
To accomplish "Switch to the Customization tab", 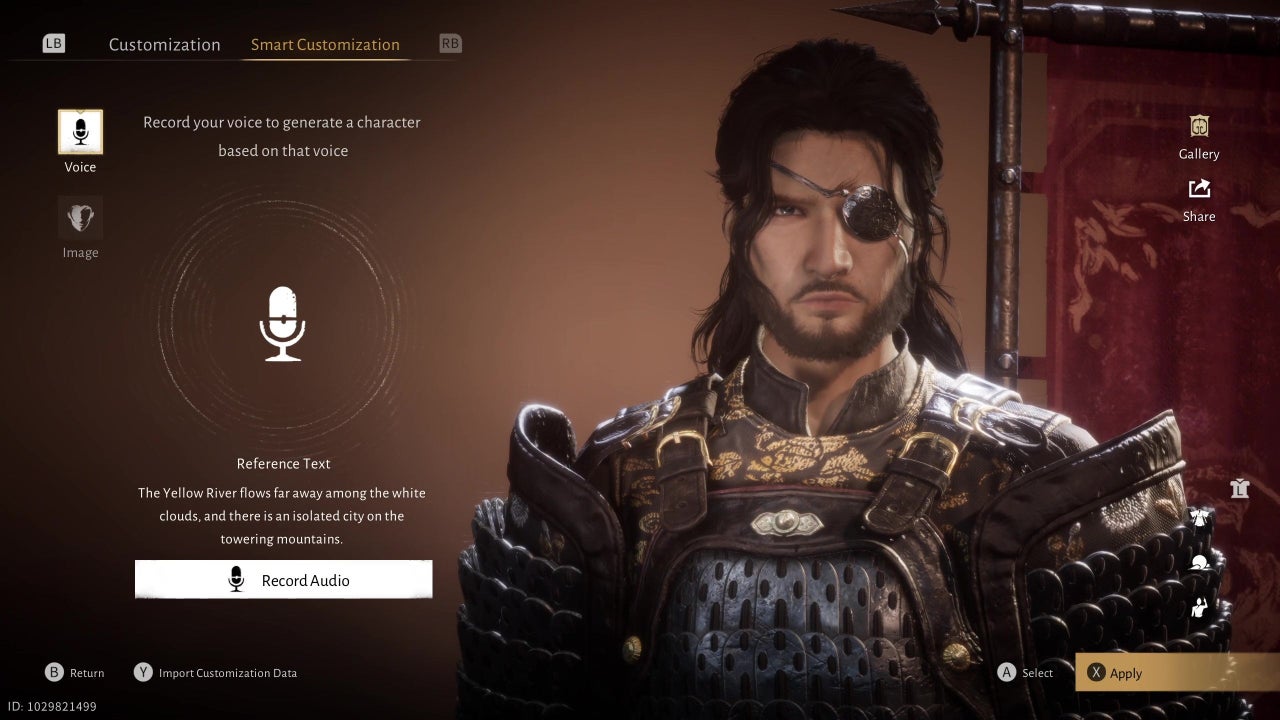I will coord(164,45).
